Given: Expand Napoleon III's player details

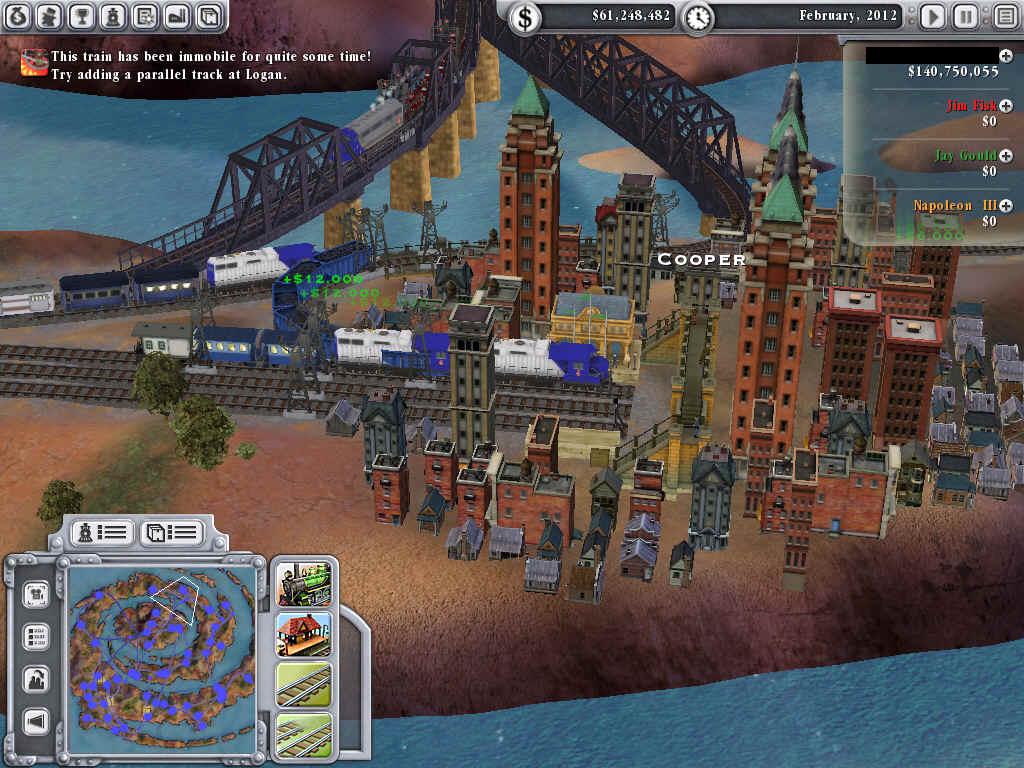Looking at the screenshot, I should [1005, 206].
